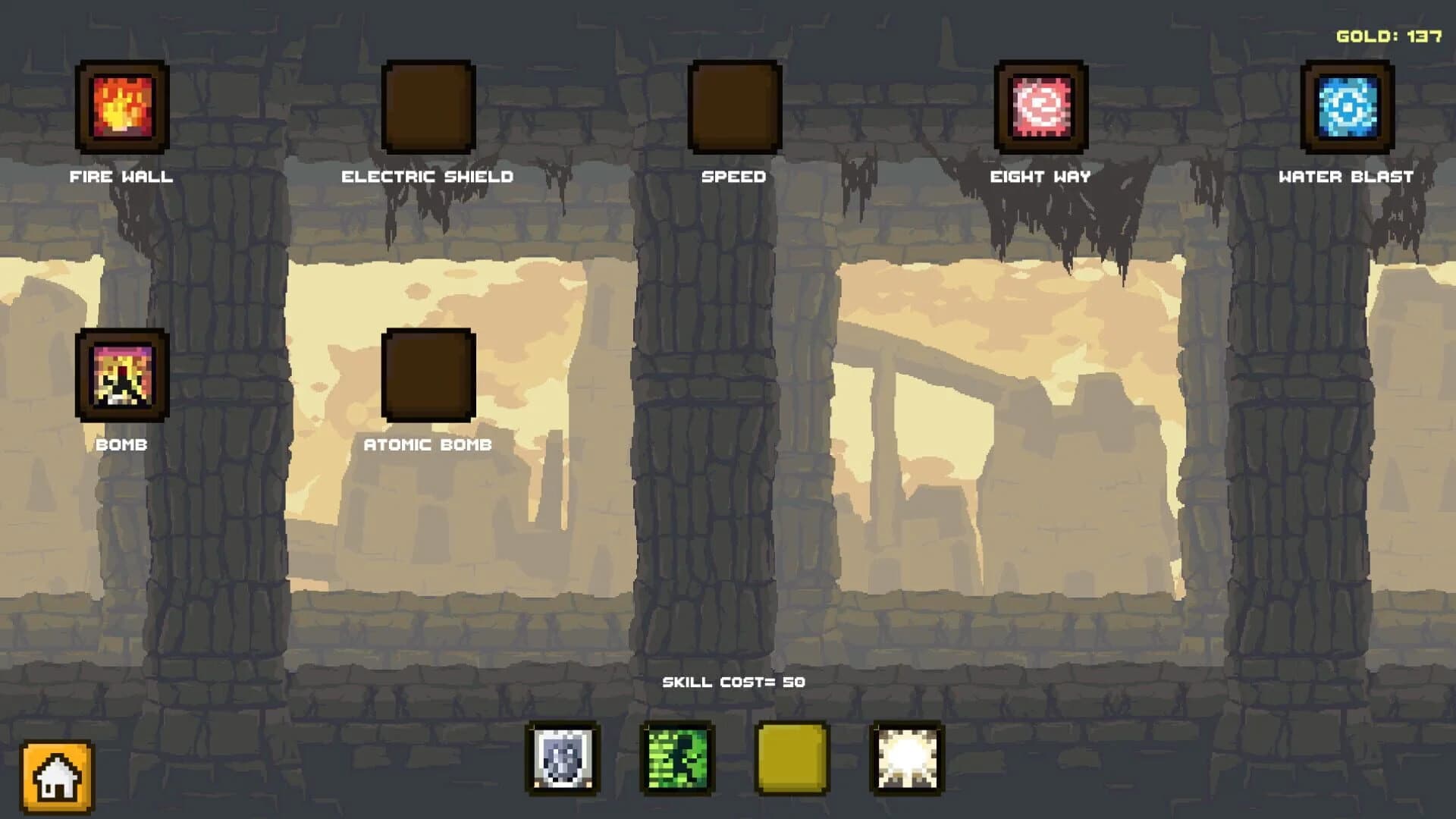Unlock the Electric Shield skill slot
Screen dimensions: 1456x819
428,106
